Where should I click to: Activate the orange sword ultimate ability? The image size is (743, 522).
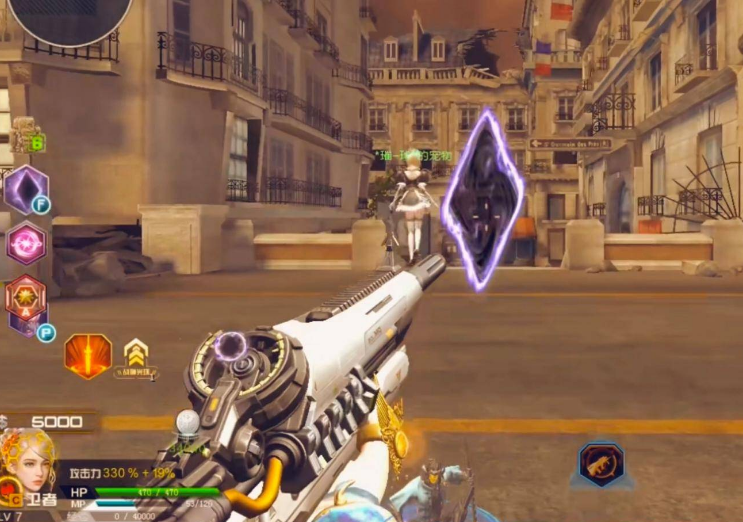point(88,356)
